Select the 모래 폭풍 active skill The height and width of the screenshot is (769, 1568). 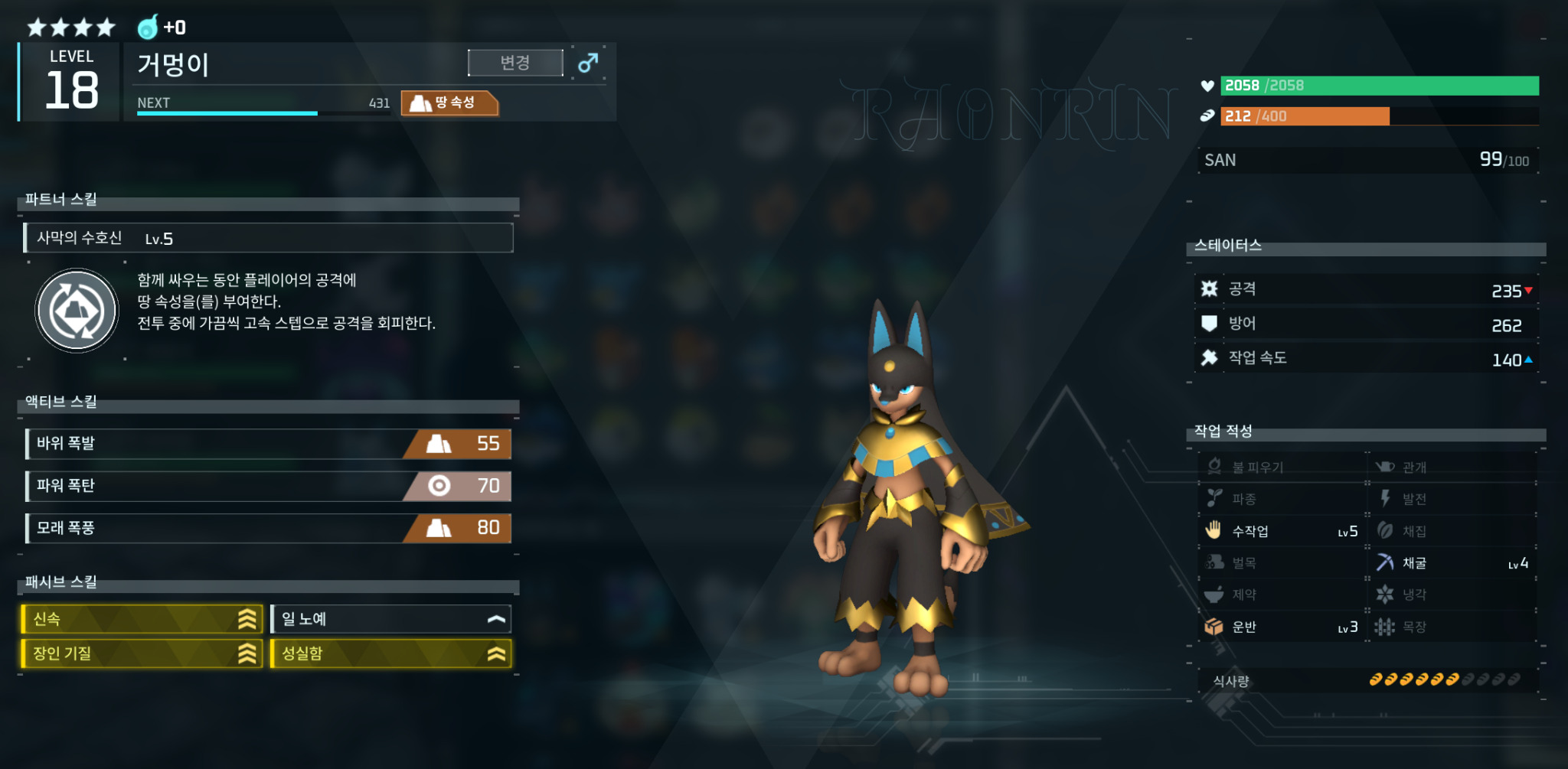(268, 528)
